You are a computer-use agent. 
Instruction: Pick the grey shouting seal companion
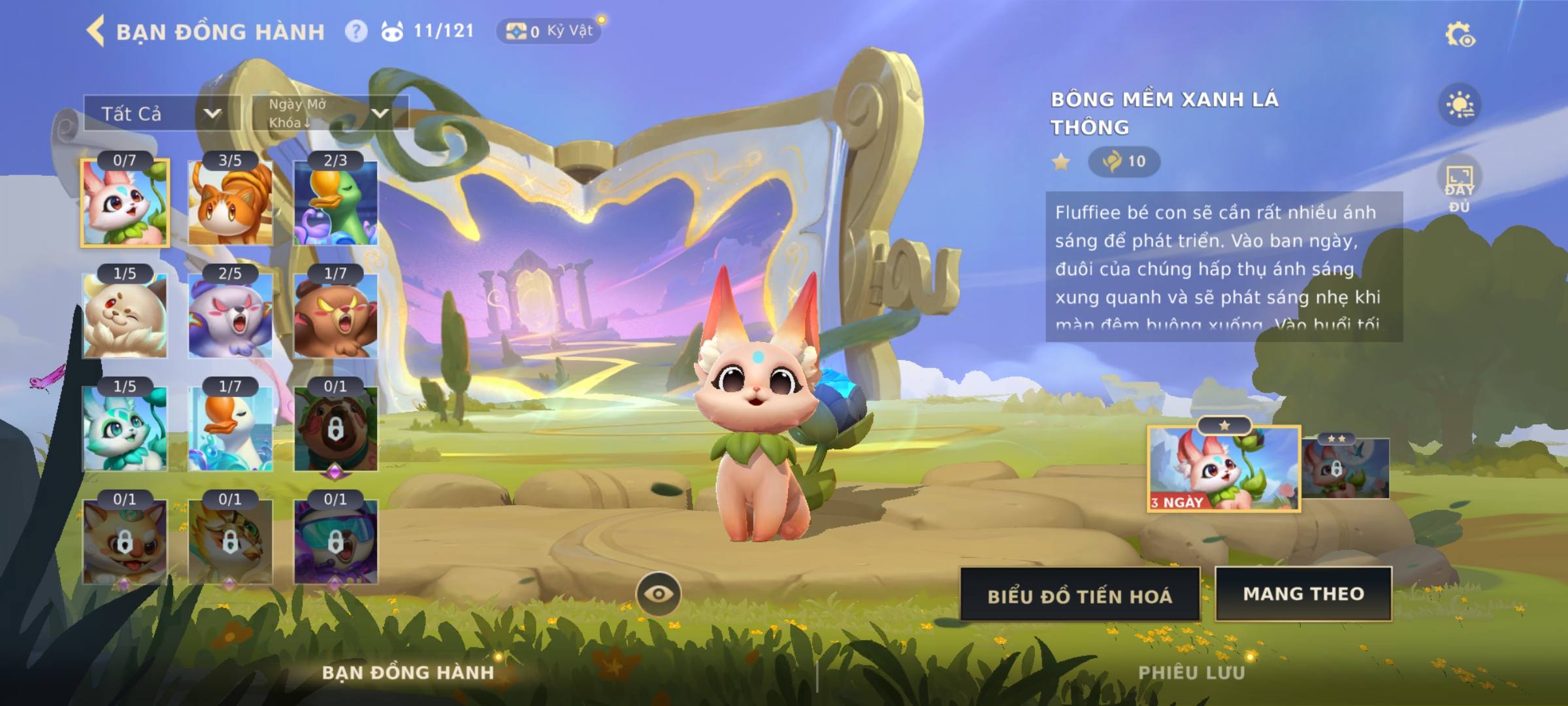230,316
